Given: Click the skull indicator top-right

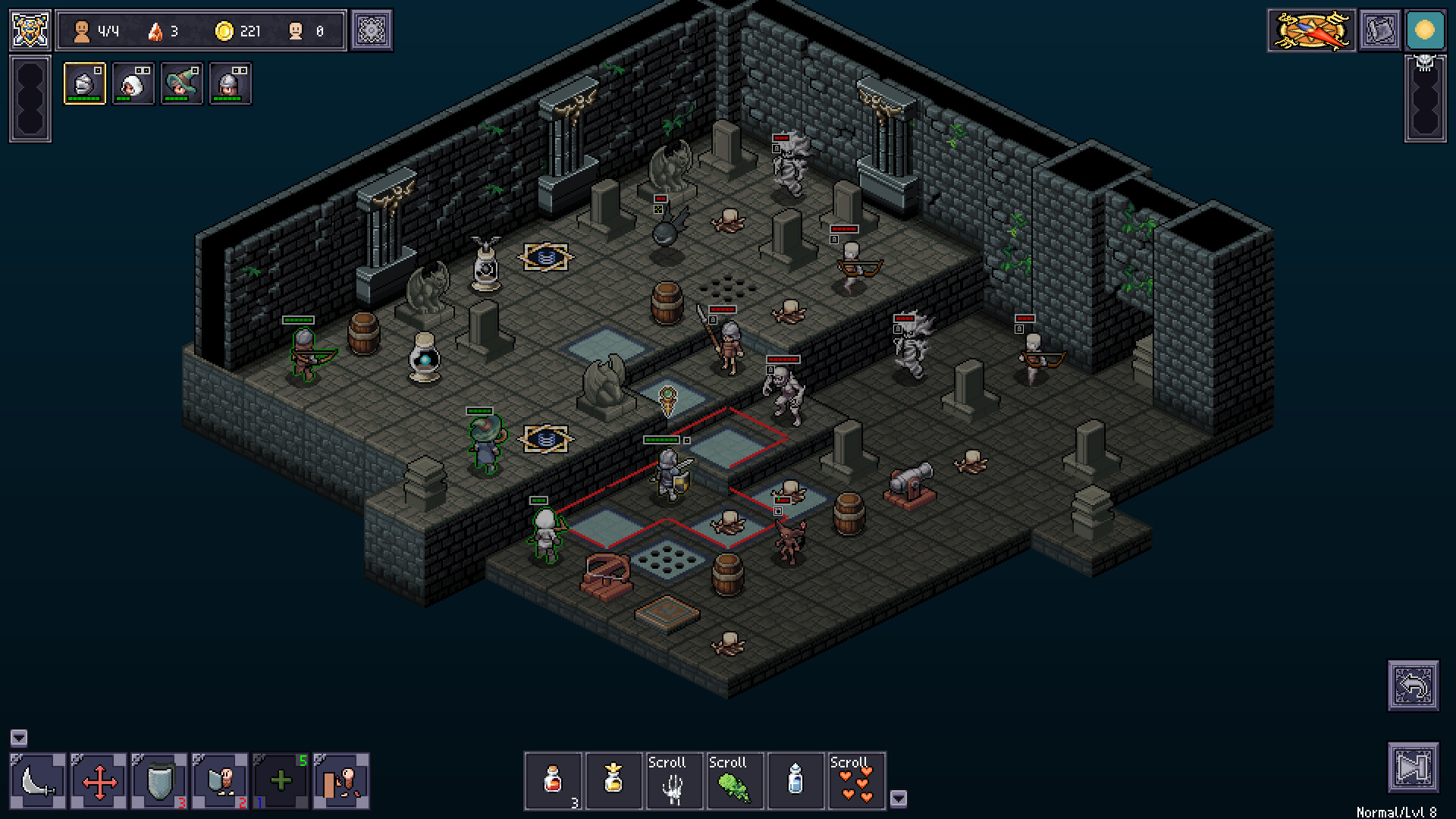Looking at the screenshot, I should 1426,62.
